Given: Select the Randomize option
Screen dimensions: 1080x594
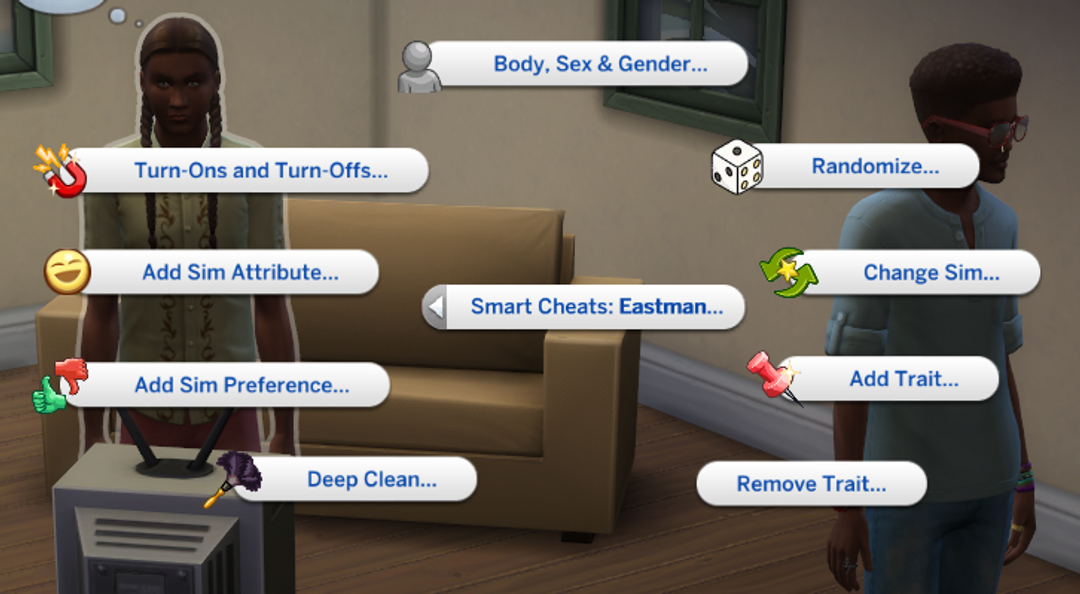Looking at the screenshot, I should [x=874, y=167].
